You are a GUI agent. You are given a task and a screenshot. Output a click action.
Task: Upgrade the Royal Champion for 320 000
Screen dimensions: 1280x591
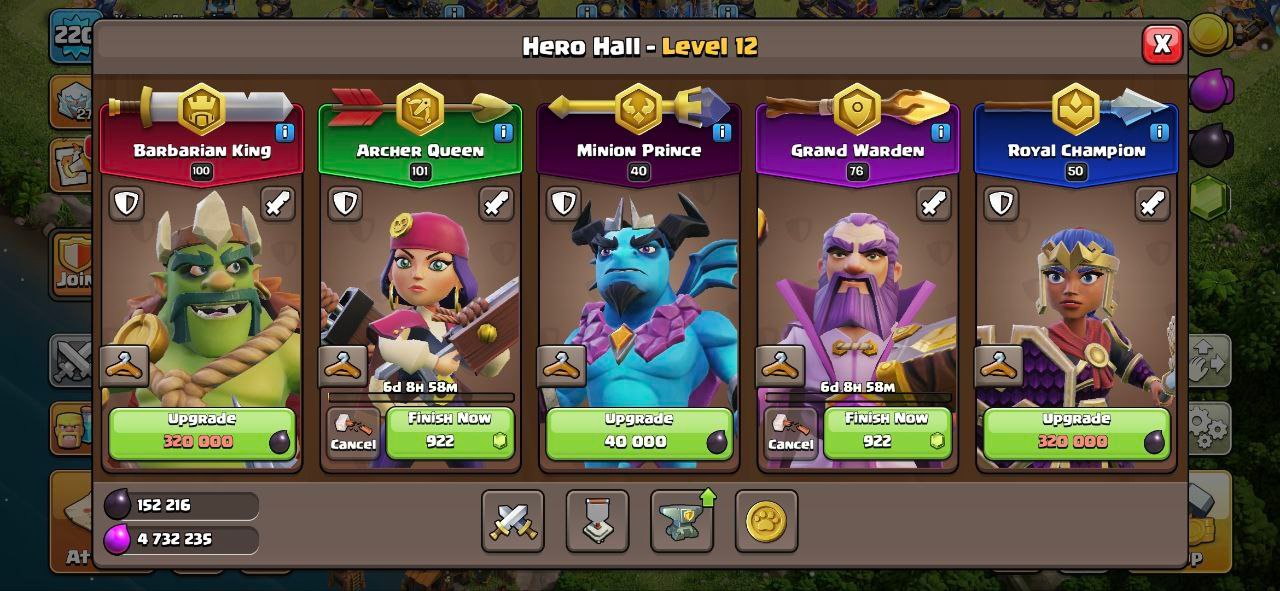pyautogui.click(x=1076, y=432)
